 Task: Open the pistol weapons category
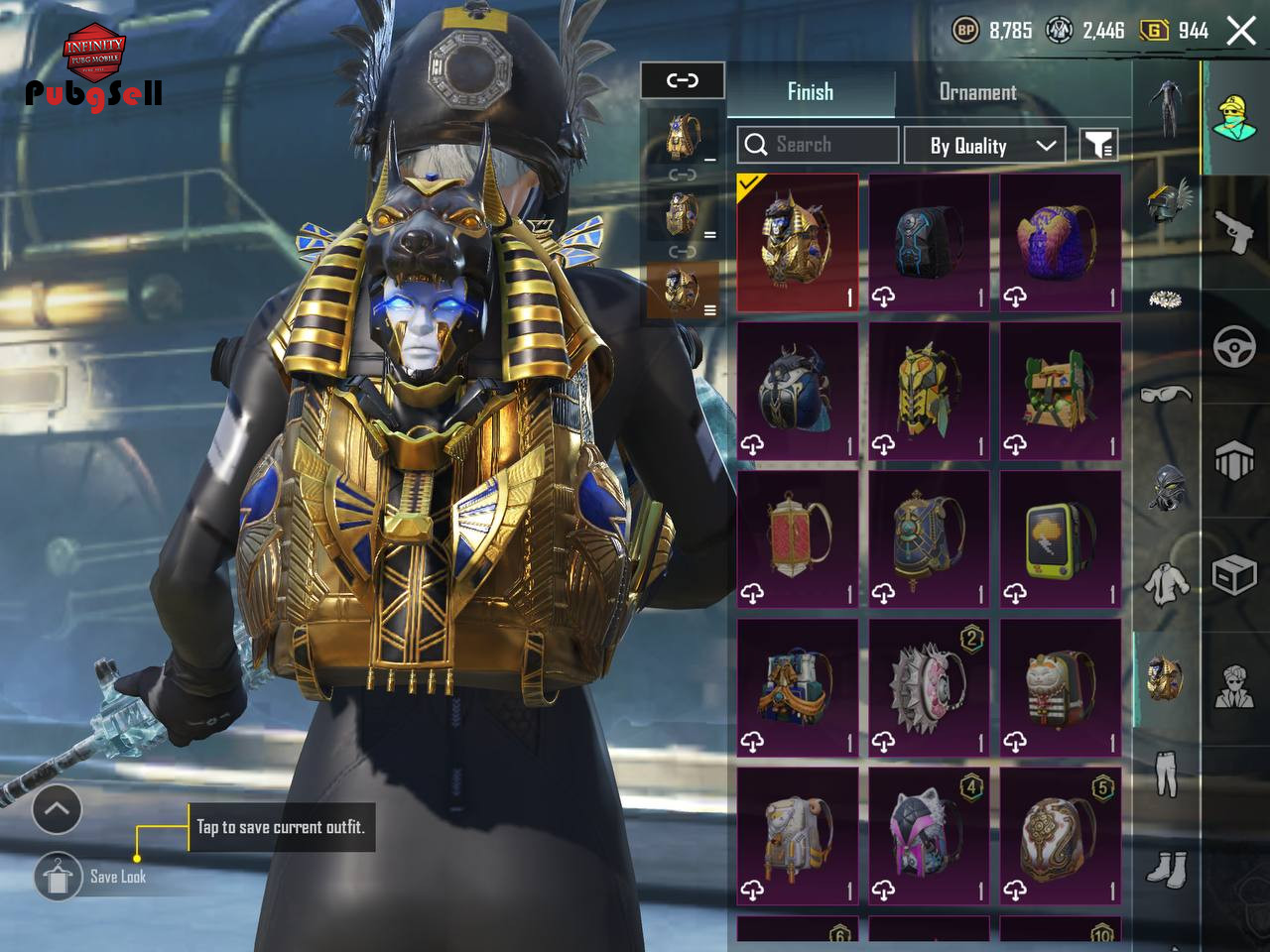1235,234
